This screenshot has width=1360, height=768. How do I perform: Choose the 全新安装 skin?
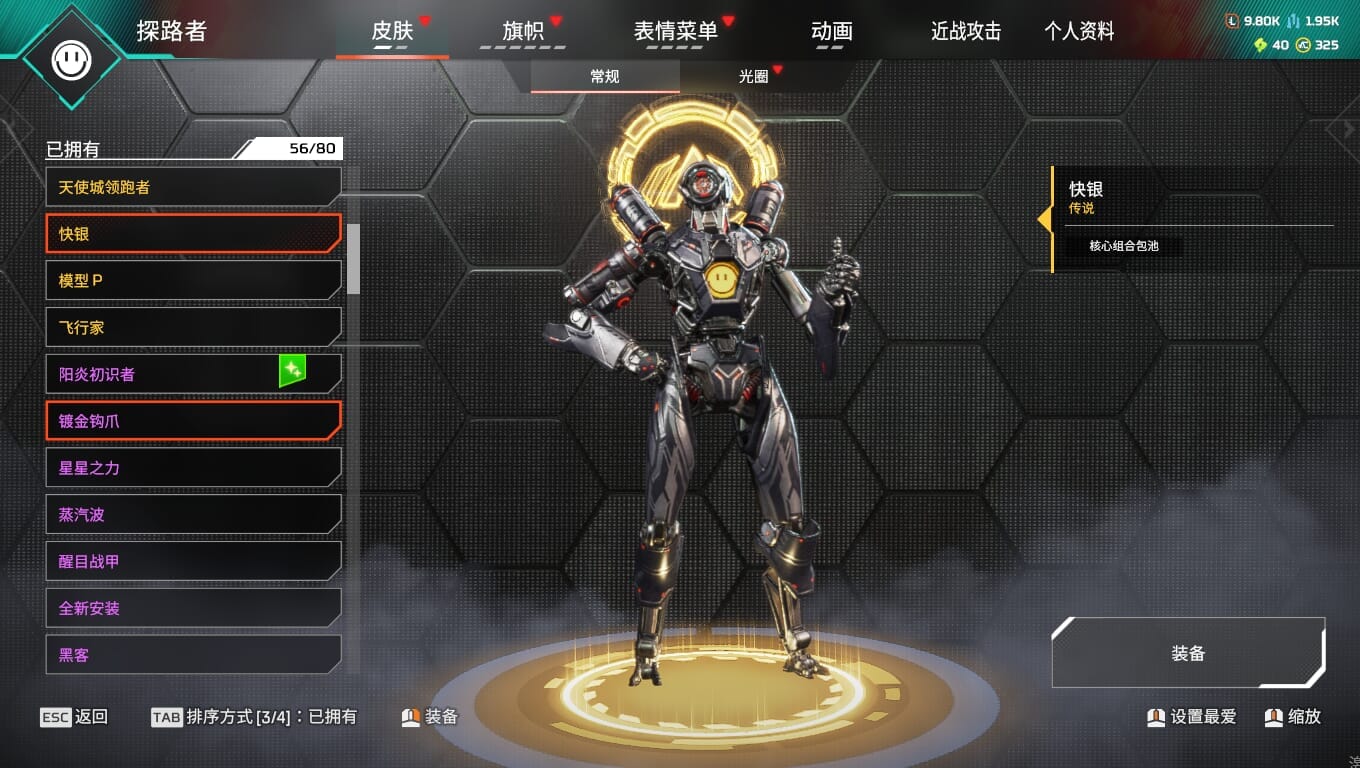(193, 608)
